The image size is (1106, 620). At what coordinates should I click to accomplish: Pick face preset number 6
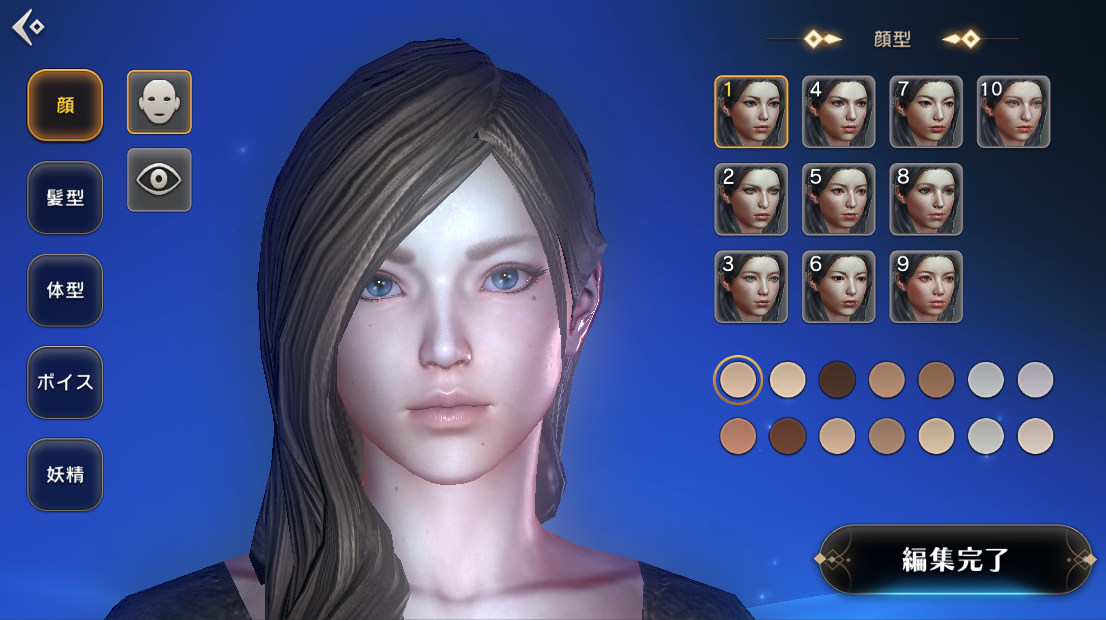(838, 287)
